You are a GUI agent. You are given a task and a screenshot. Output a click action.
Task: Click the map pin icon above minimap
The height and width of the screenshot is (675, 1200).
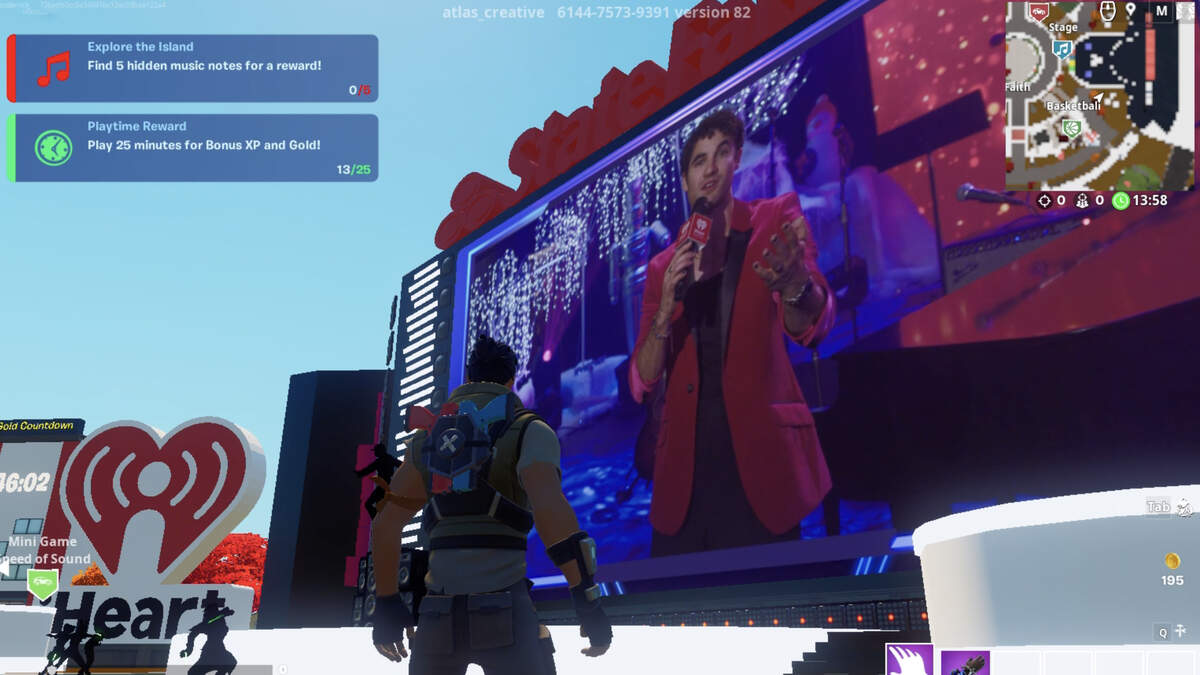(x=1131, y=11)
